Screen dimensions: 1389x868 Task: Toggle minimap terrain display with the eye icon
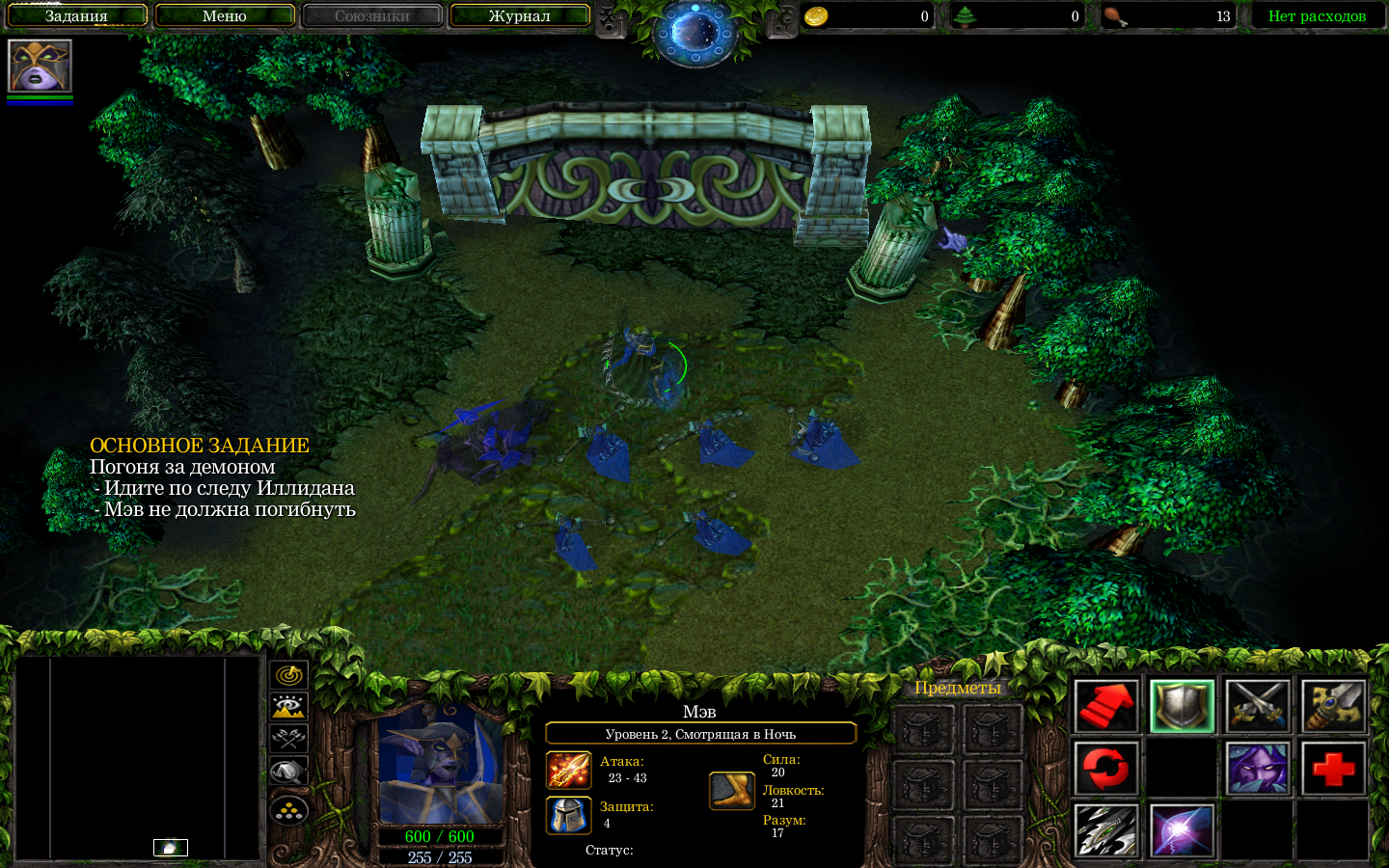pos(288,708)
